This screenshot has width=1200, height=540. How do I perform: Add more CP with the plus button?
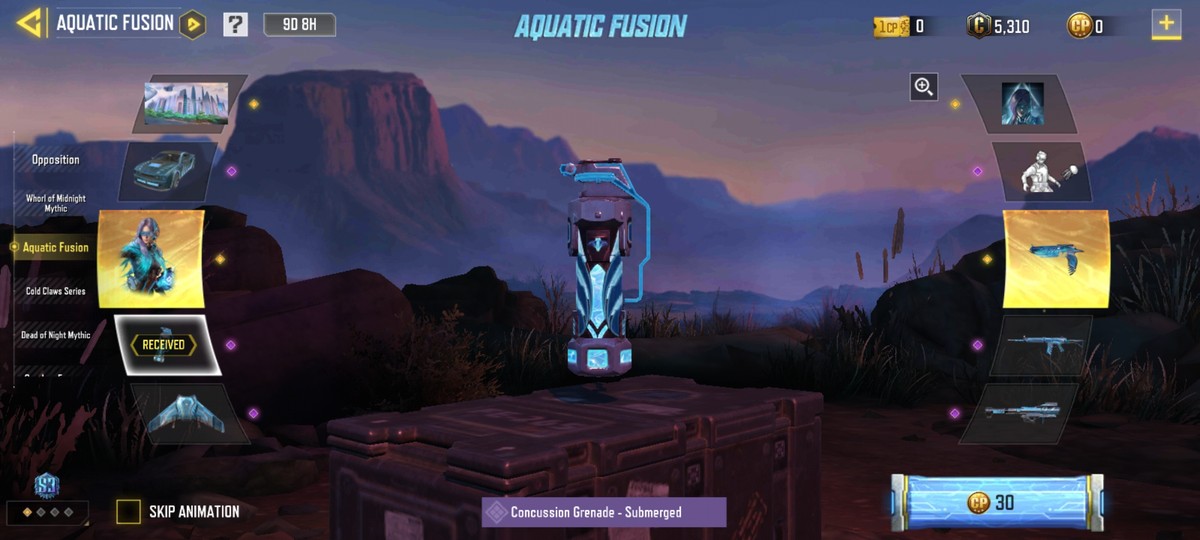pyautogui.click(x=1166, y=24)
